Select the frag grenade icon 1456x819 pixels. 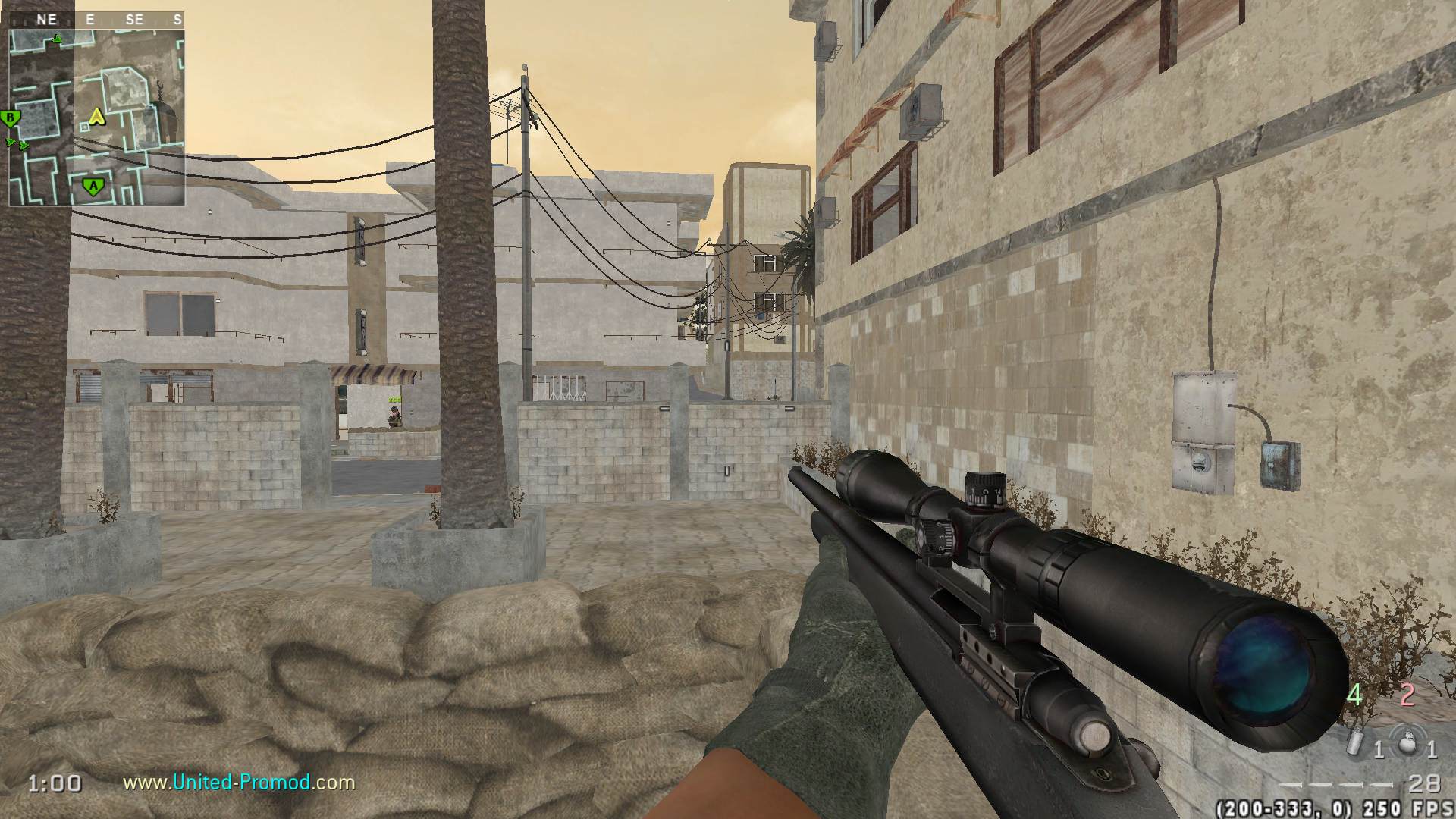pyautogui.click(x=1407, y=743)
